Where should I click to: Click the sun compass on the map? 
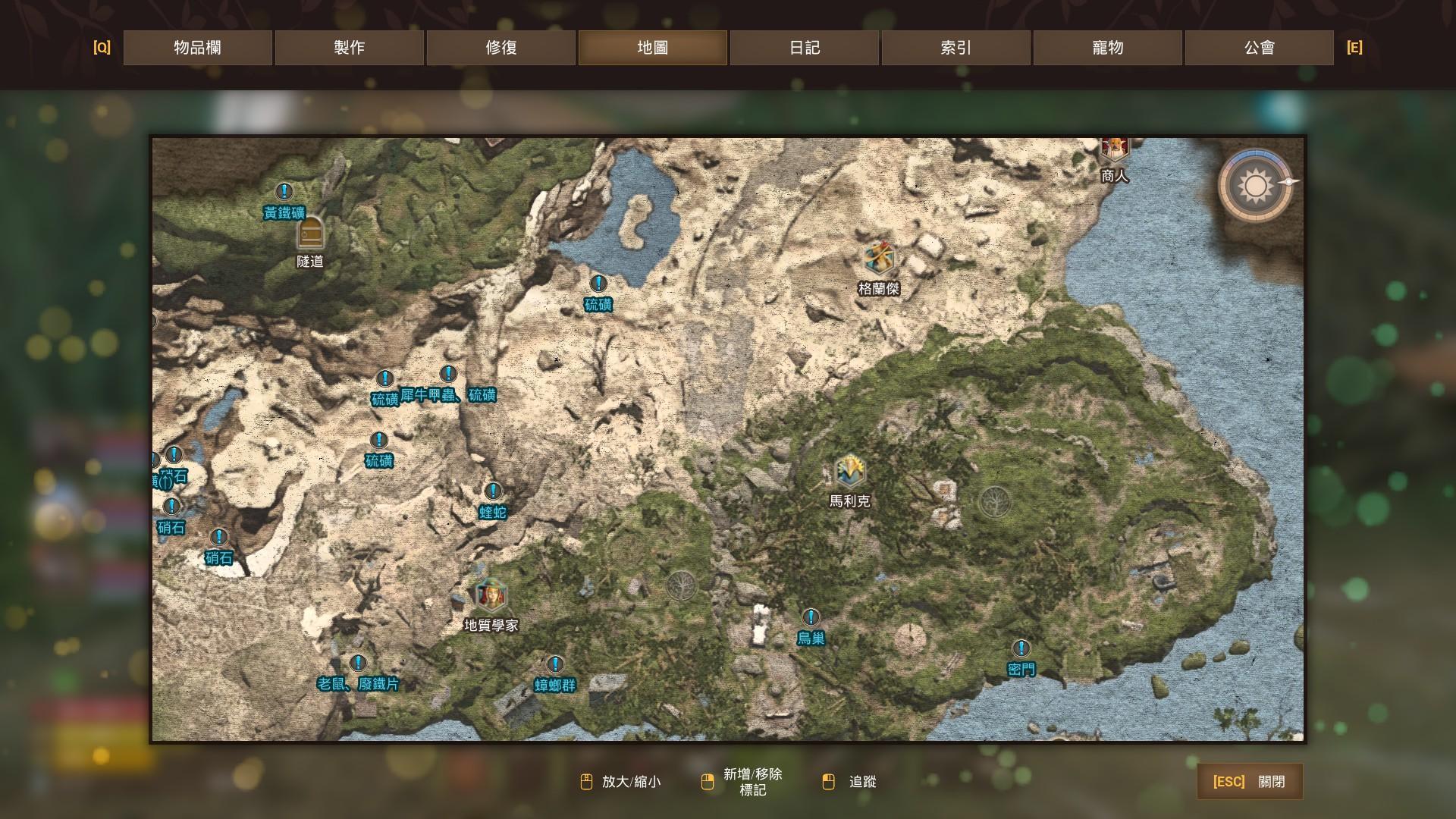point(1255,186)
